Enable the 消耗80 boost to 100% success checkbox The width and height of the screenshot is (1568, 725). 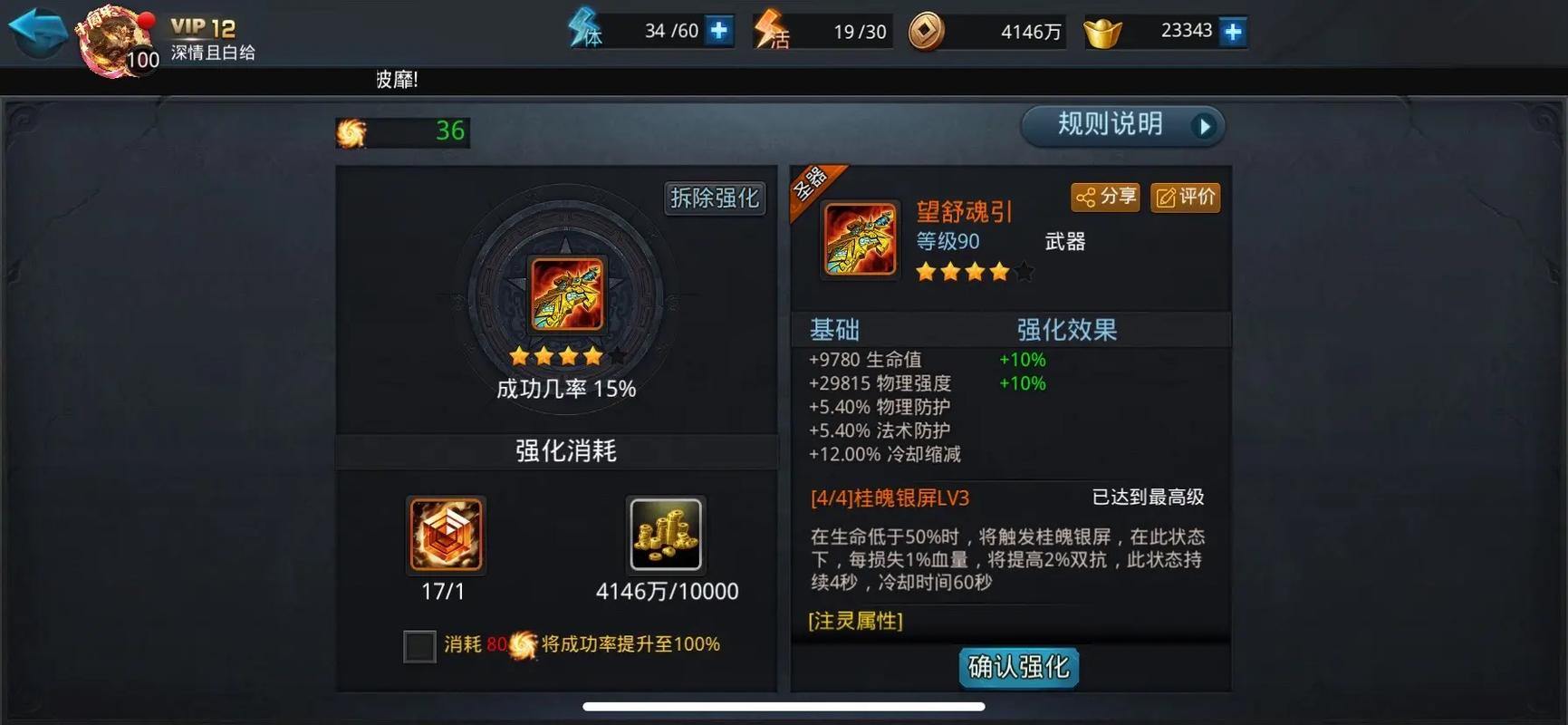(418, 645)
